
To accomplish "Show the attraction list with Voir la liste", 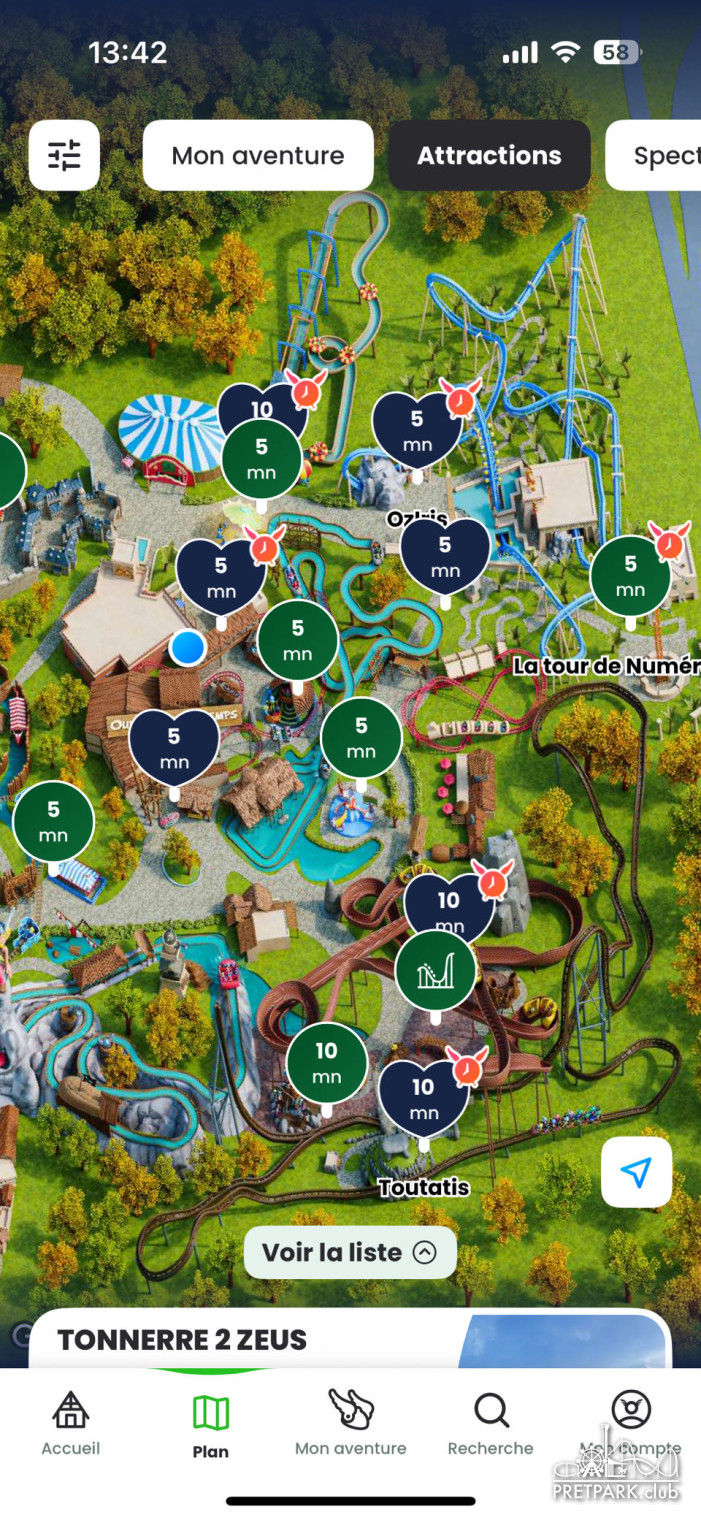I will pos(350,1252).
